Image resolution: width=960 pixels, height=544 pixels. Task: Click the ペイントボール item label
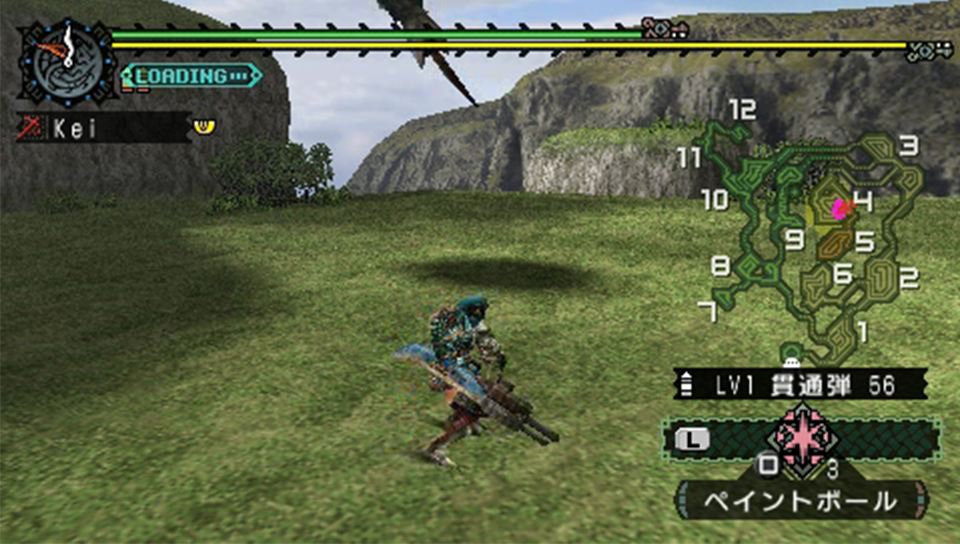(802, 500)
